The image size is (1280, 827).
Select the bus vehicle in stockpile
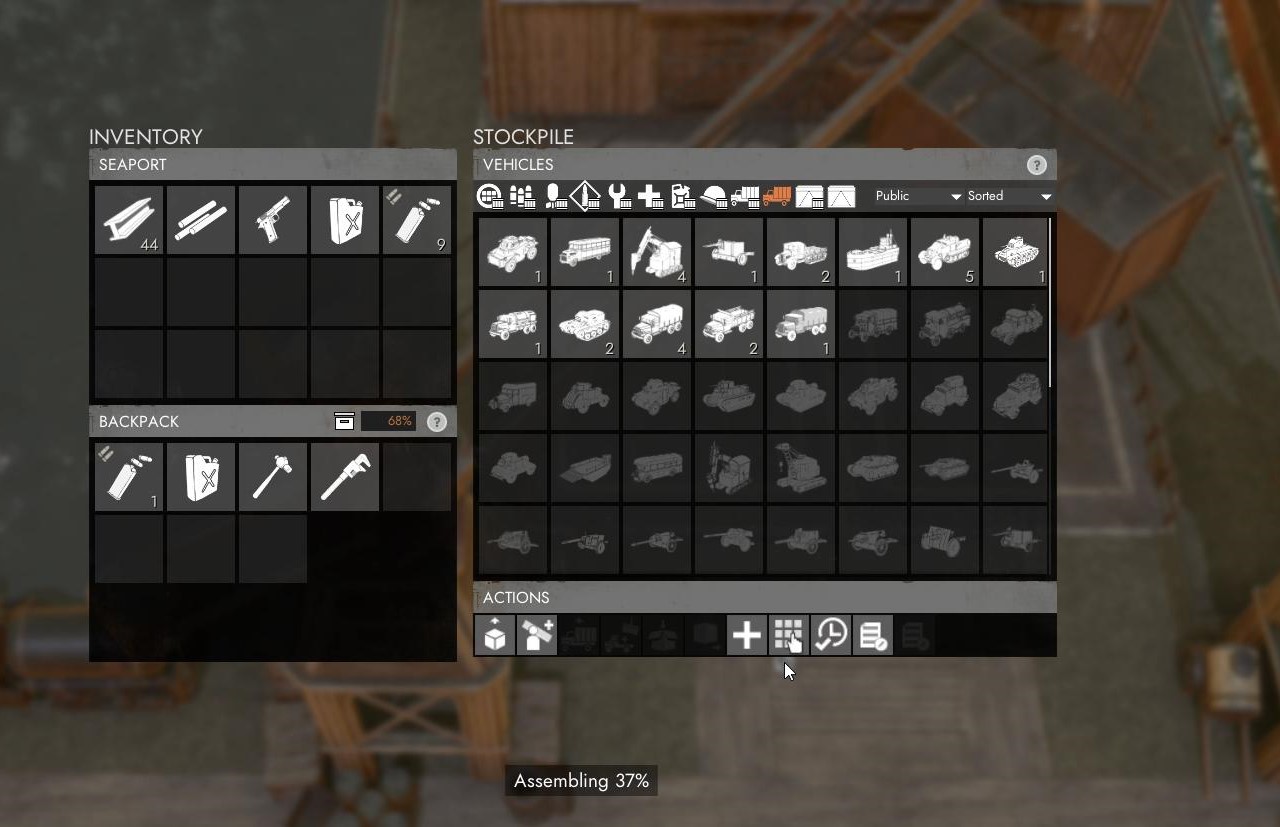pyautogui.click(x=585, y=252)
